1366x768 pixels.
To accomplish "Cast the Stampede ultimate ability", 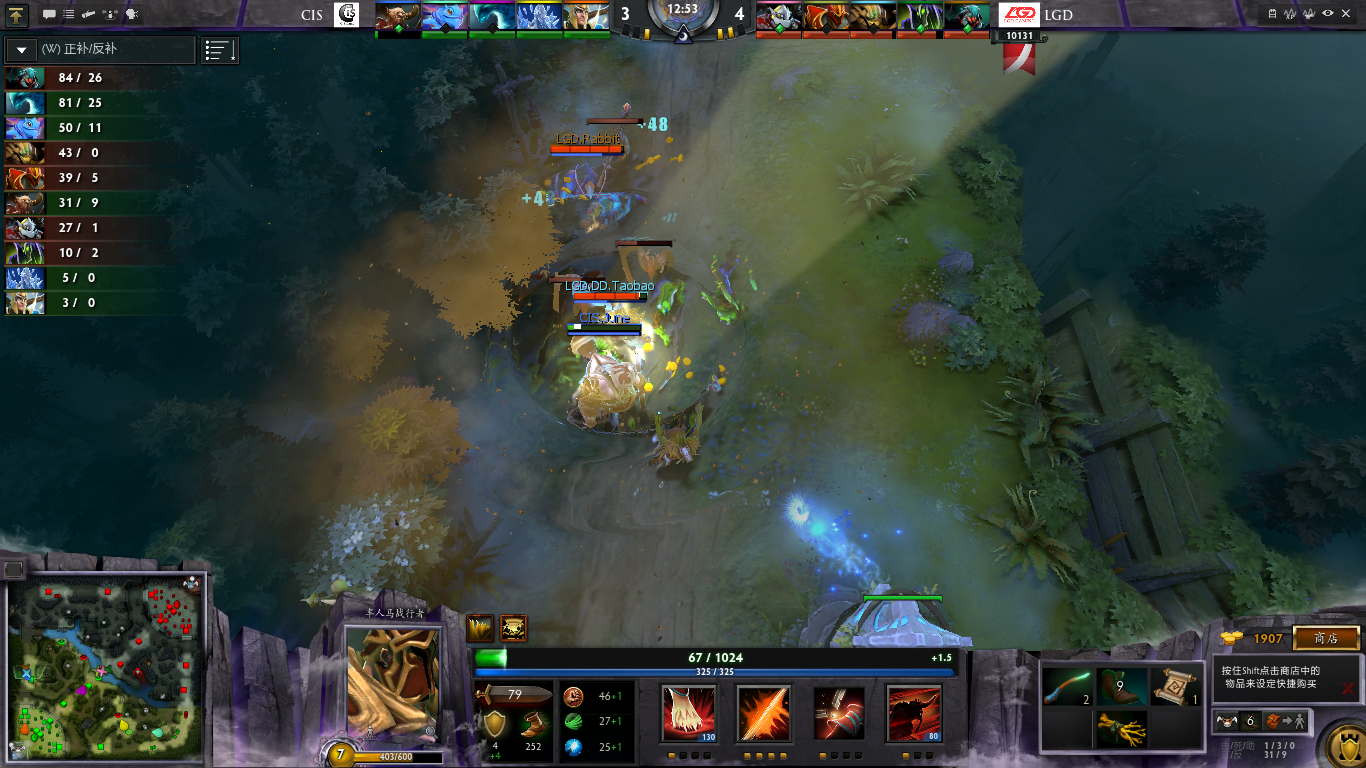I will 914,714.
